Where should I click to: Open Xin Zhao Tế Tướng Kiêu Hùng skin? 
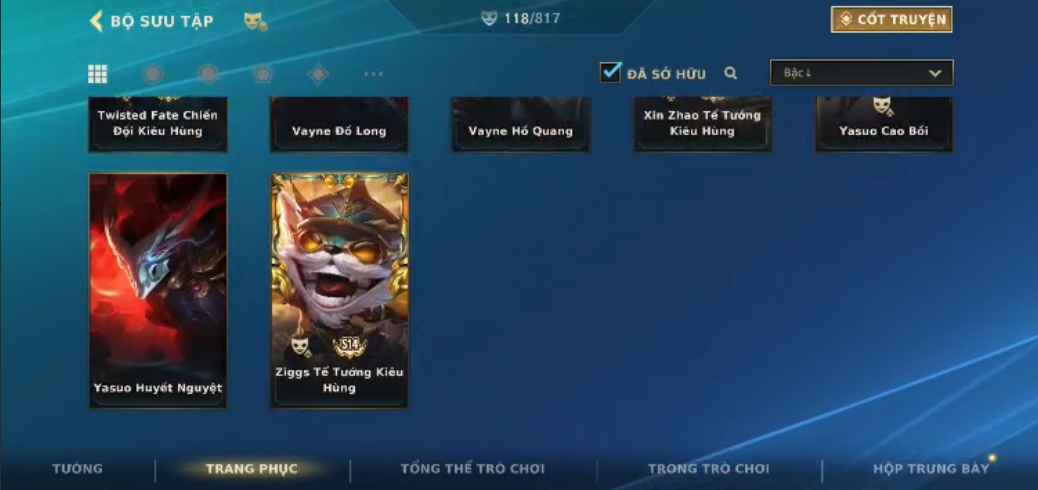(x=702, y=125)
